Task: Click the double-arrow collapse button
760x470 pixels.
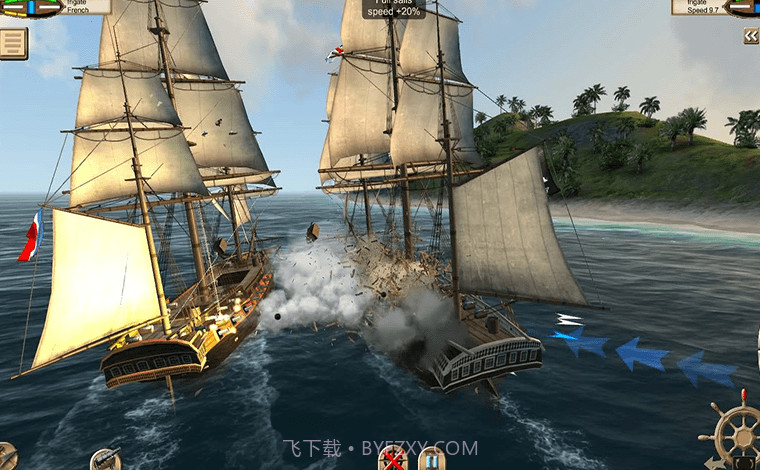Action: tap(750, 36)
